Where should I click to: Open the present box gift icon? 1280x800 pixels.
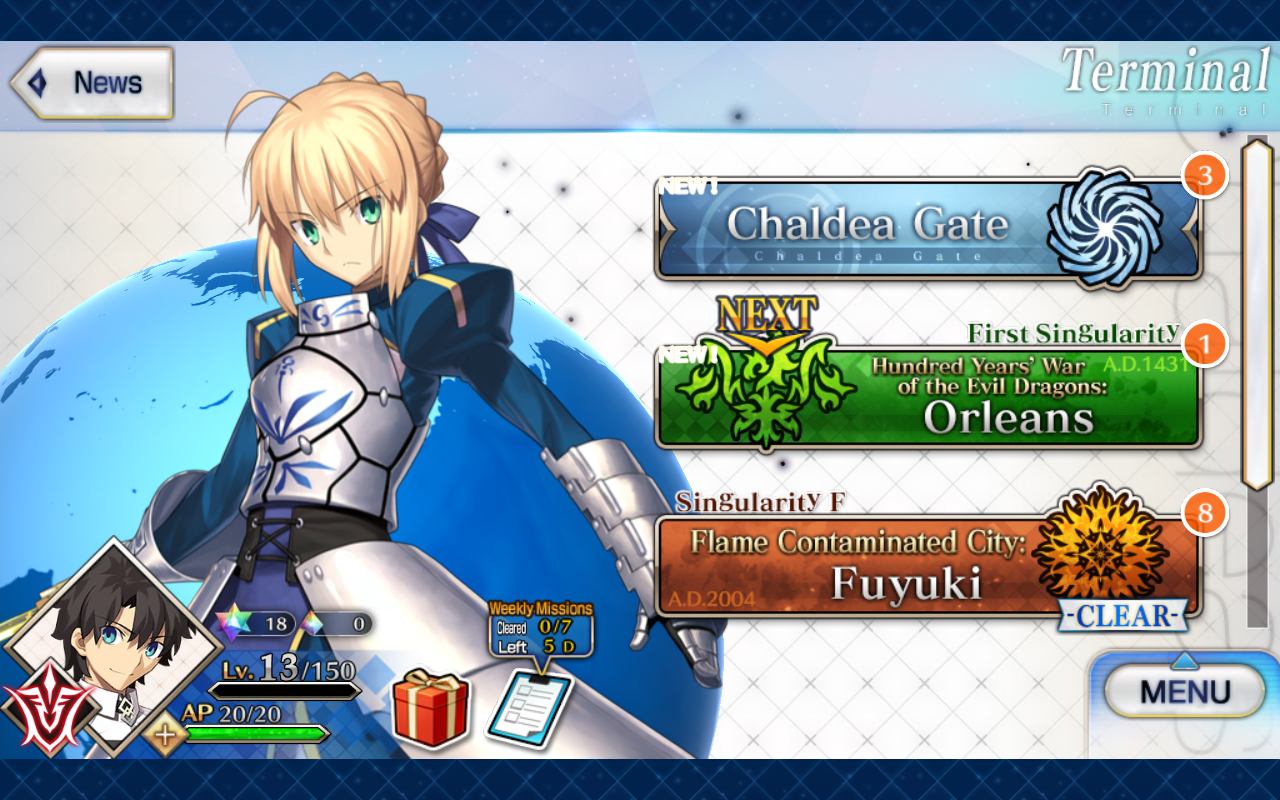pyautogui.click(x=429, y=710)
